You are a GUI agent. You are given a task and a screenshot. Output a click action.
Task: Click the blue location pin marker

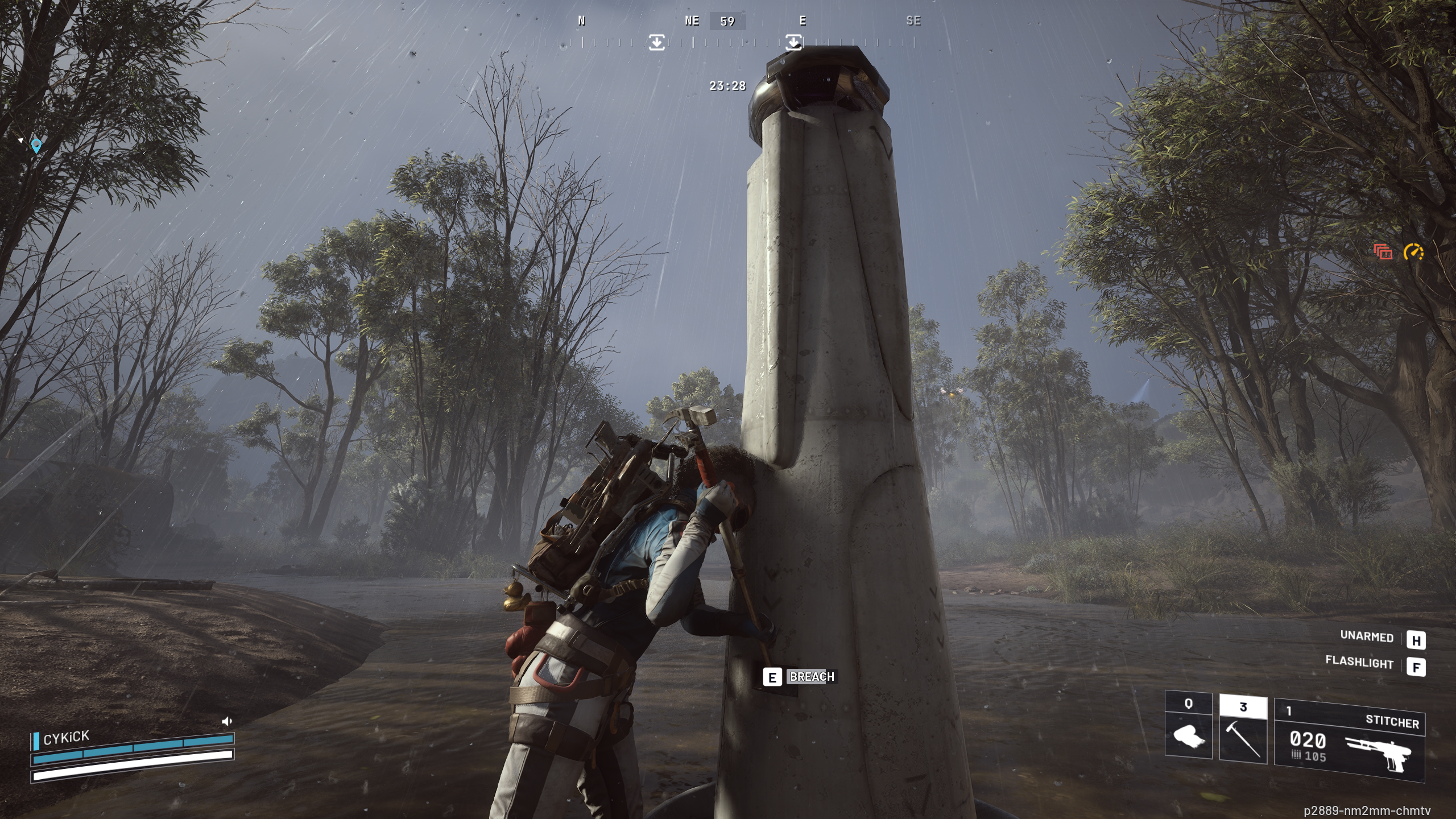click(36, 146)
